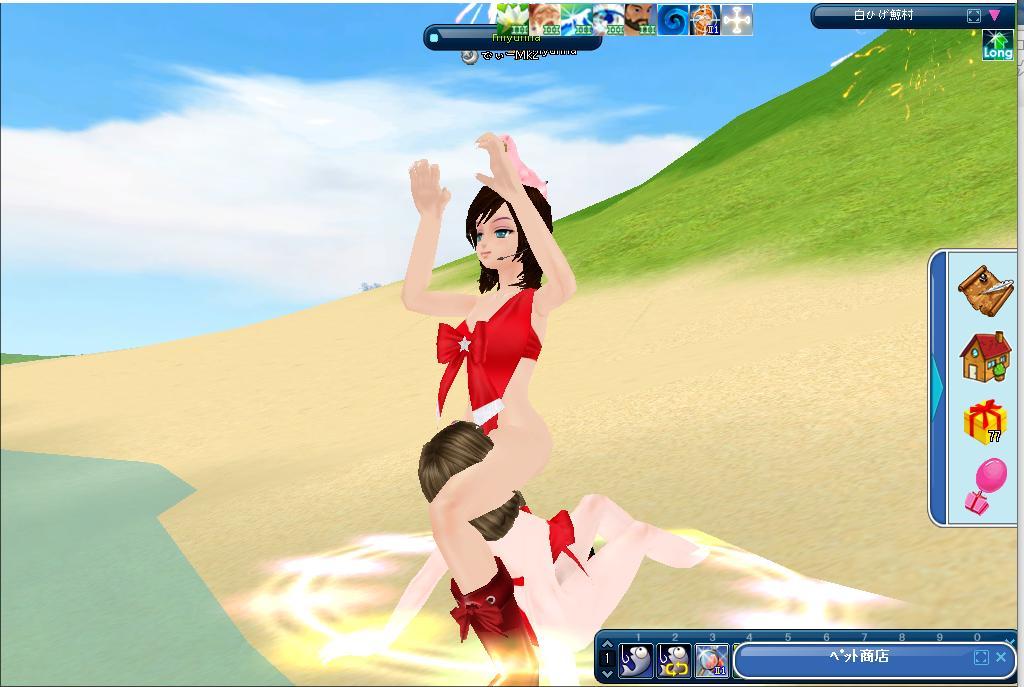Toggle the pink triangle dropdown on map bar
This screenshot has height=687, width=1024.
tap(994, 16)
